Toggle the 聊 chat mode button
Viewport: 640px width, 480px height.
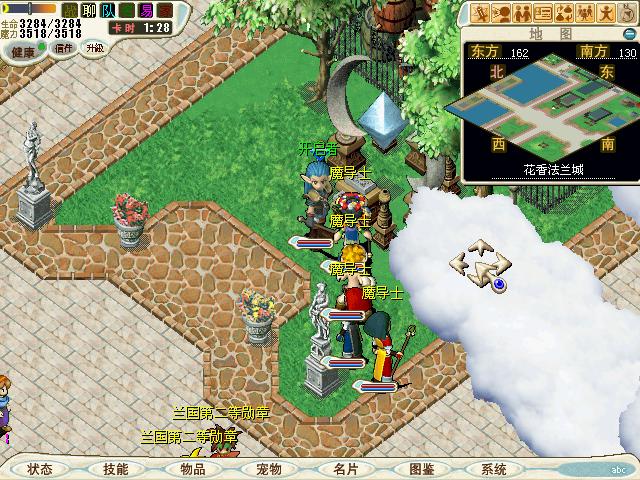[88, 9]
